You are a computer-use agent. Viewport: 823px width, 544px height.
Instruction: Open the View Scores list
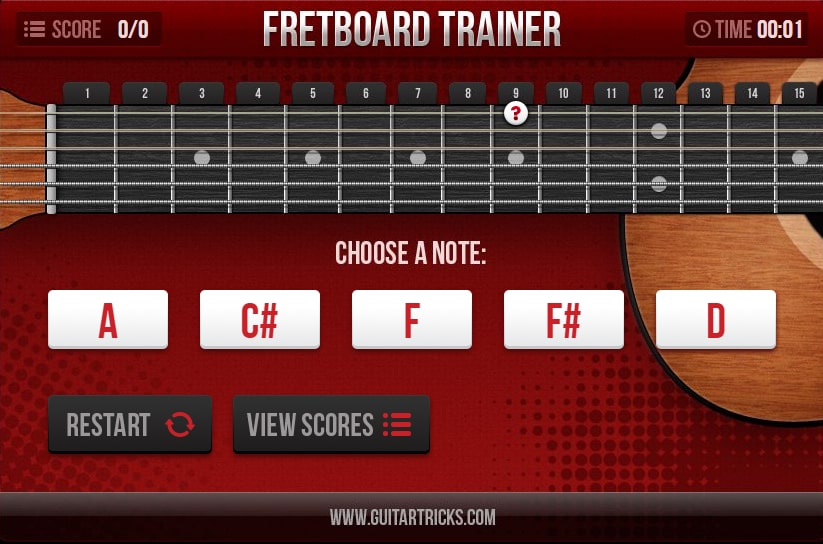point(331,424)
